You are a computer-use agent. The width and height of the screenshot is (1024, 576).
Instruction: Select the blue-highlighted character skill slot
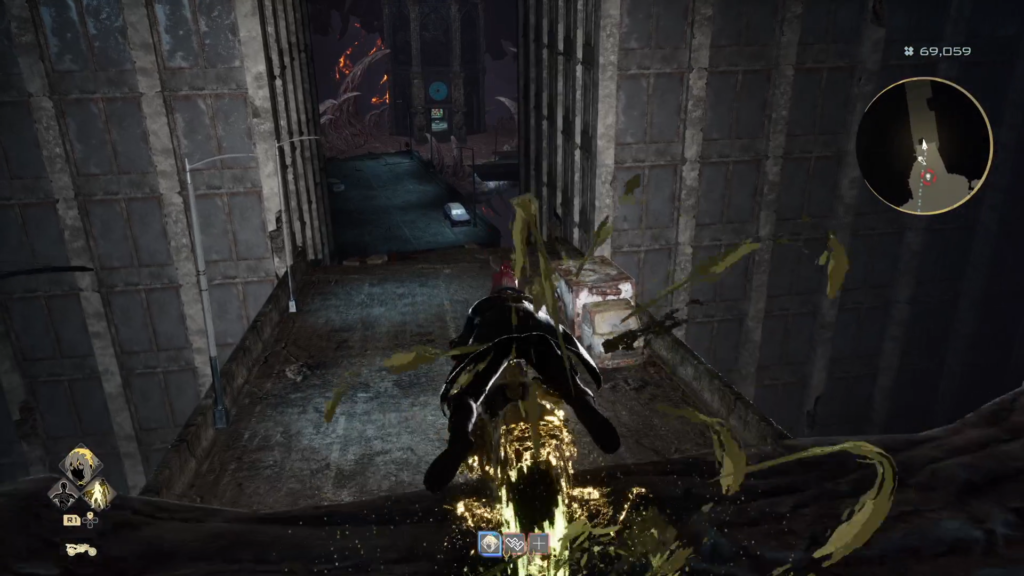pos(490,543)
